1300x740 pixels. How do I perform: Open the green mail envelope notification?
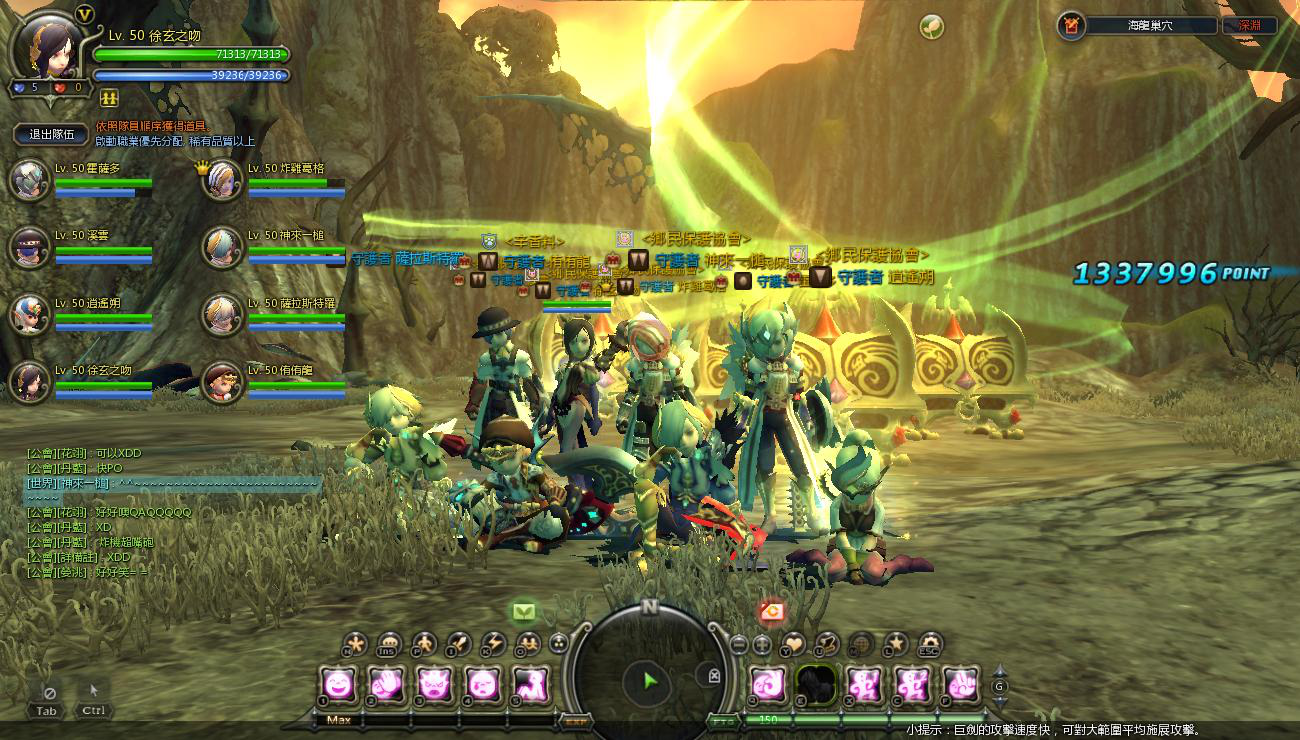[x=524, y=611]
